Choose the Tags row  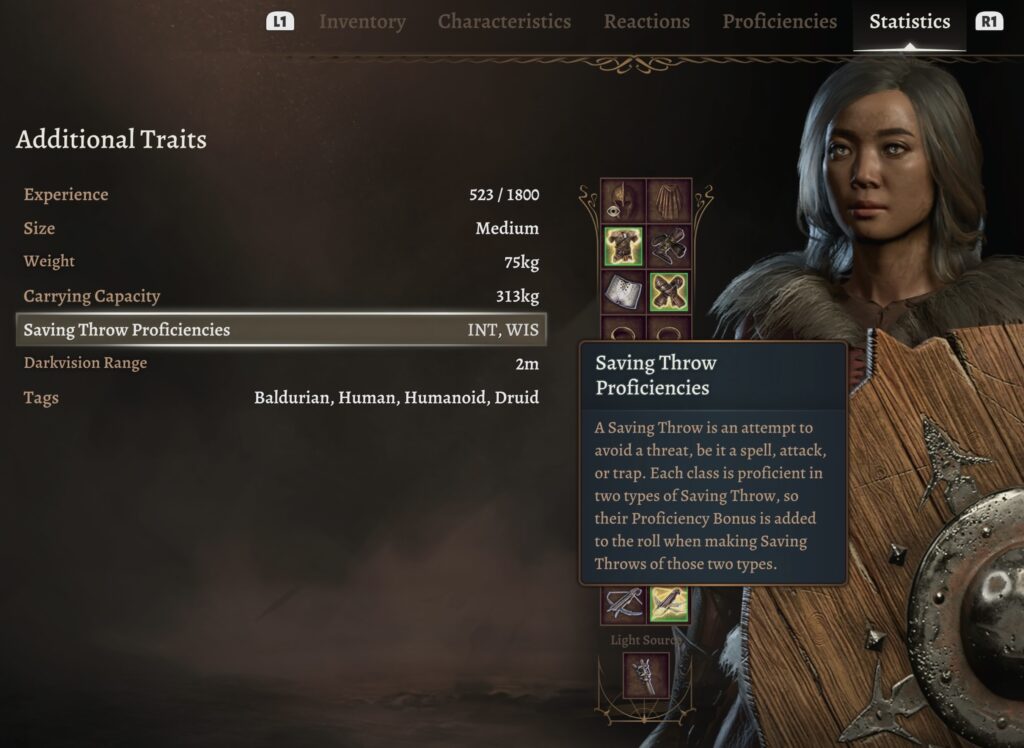pyautogui.click(x=281, y=398)
